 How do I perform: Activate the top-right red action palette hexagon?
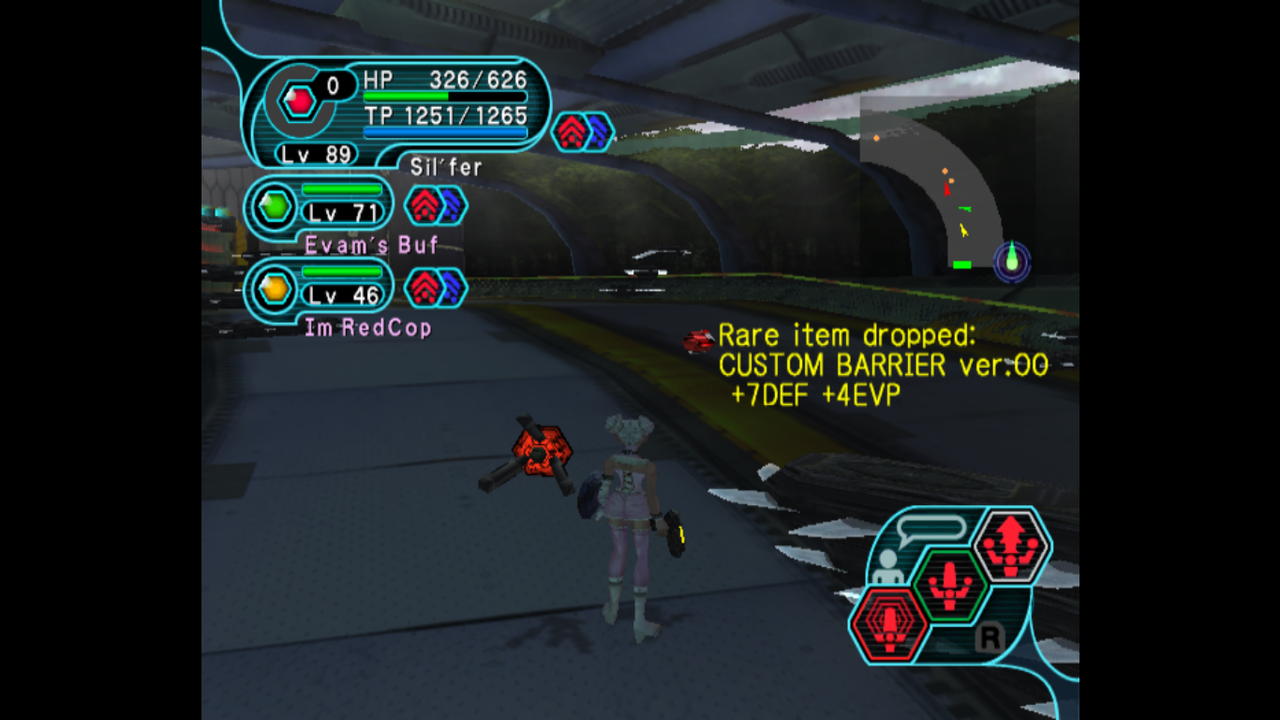(x=1010, y=545)
